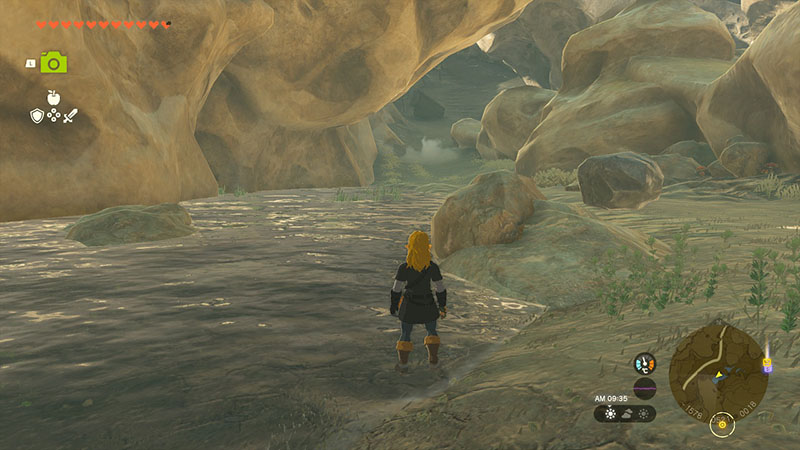Select the cloudy weather forecast icon
The height and width of the screenshot is (450, 800).
point(627,413)
